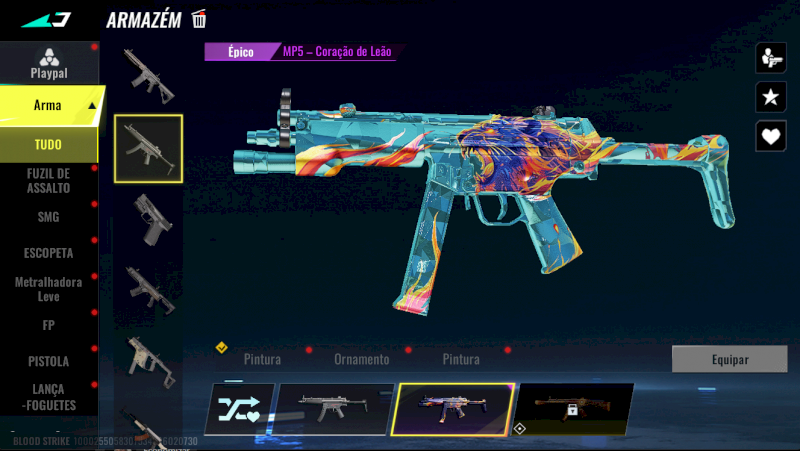Screen dimensions: 800x451
Task: Select the locked brown MP5 skin
Action: 574,409
